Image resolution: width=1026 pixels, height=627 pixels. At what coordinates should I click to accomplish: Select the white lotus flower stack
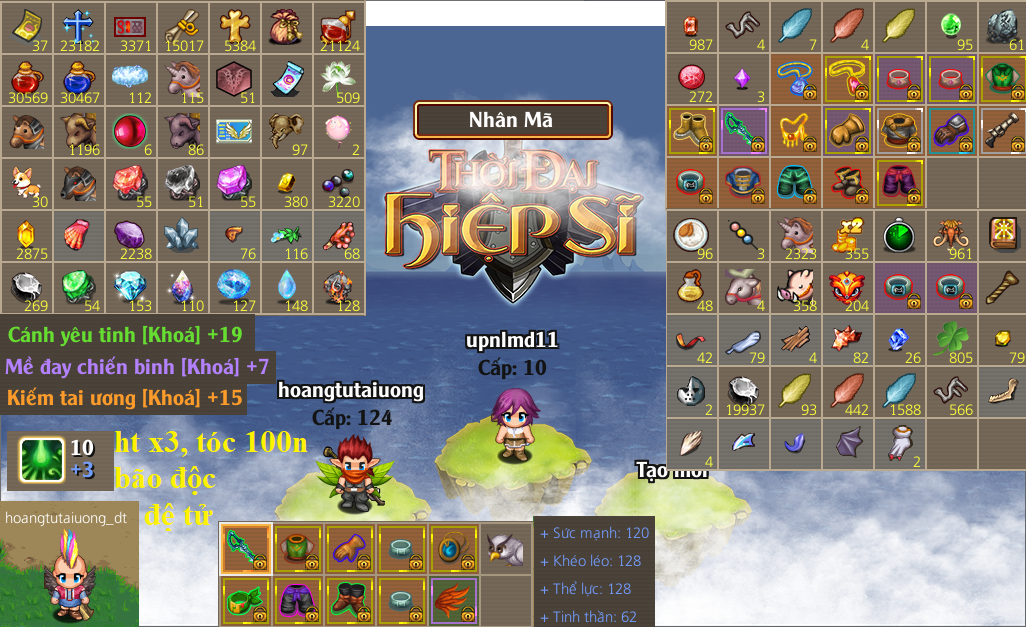click(x=338, y=79)
